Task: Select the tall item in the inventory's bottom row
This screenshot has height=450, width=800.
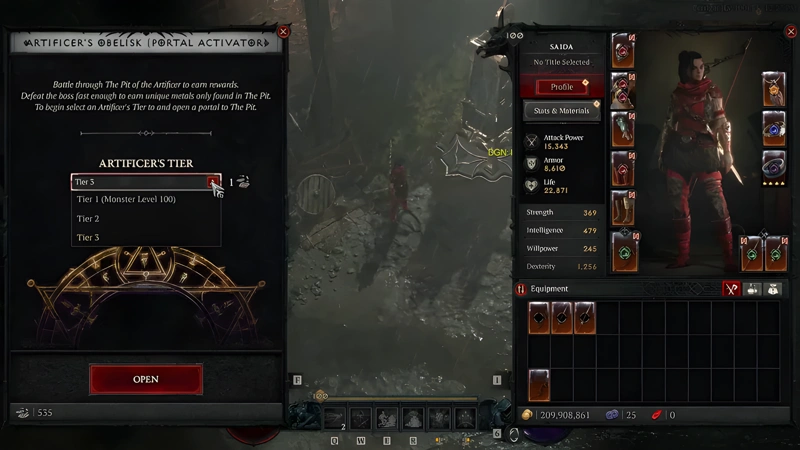Action: [541, 385]
